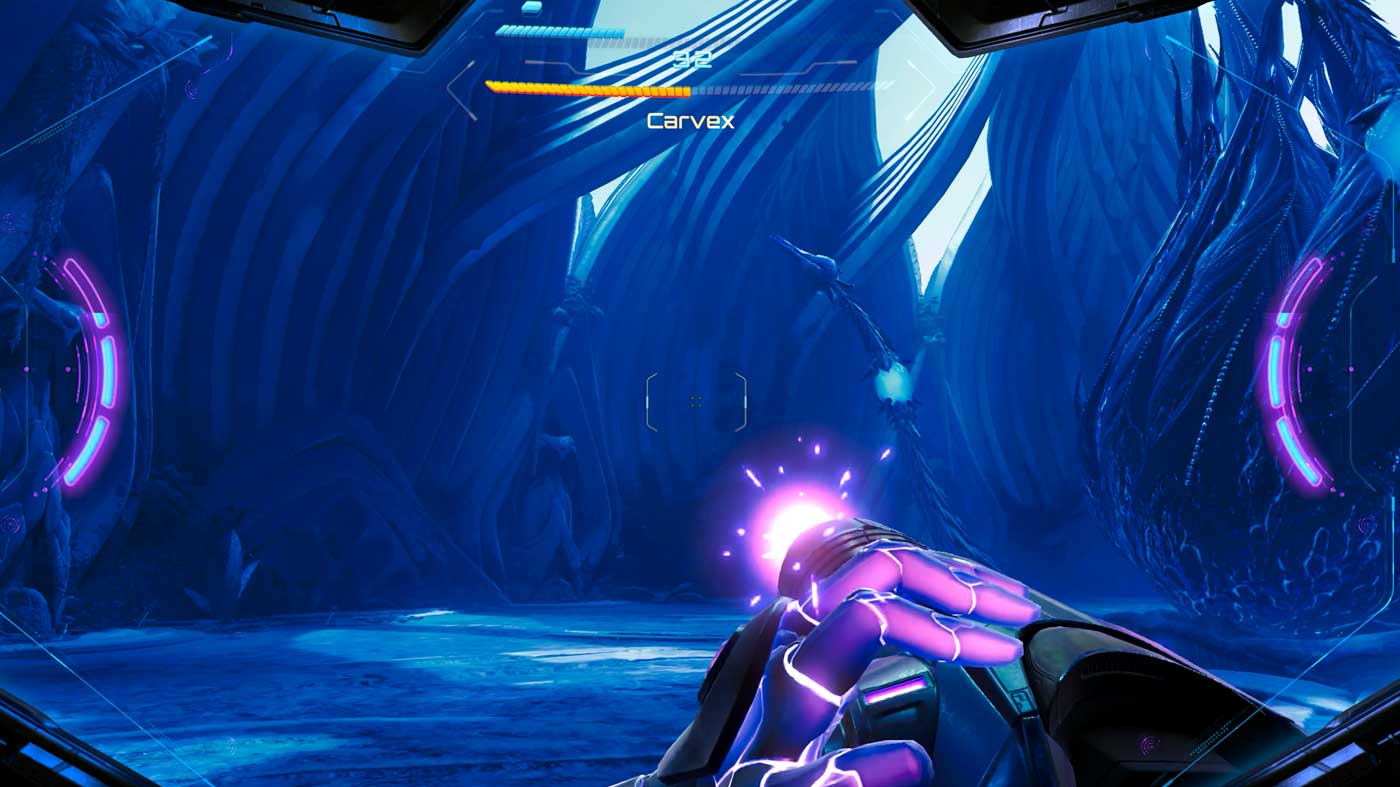Toggle the purple indicator strip on the glove device

pos(895,688)
